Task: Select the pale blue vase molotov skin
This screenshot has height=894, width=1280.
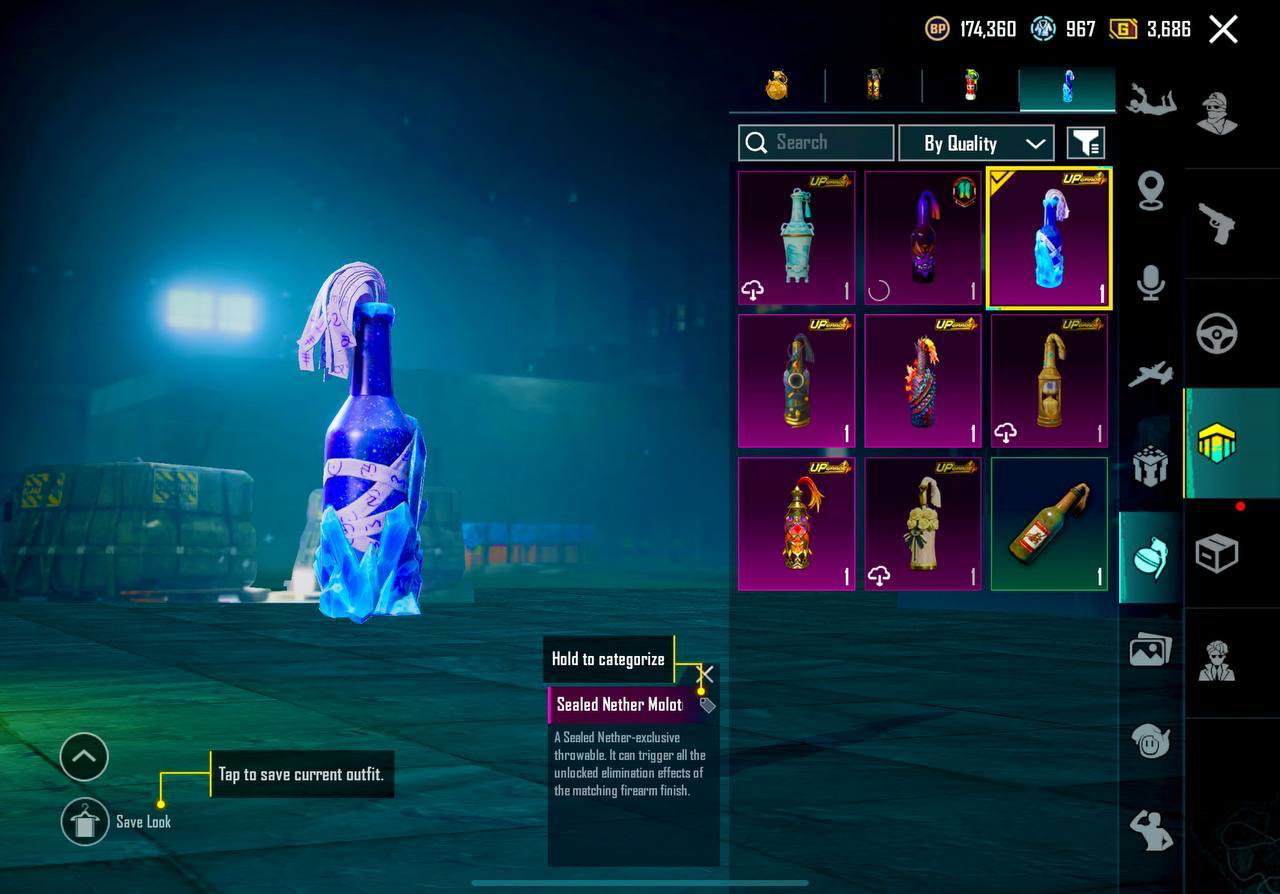Action: tap(796, 238)
